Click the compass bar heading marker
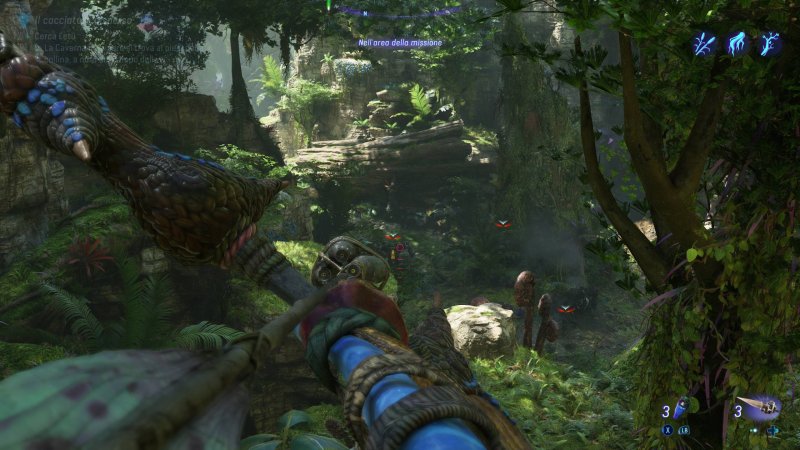The image size is (800, 450). [328, 5]
